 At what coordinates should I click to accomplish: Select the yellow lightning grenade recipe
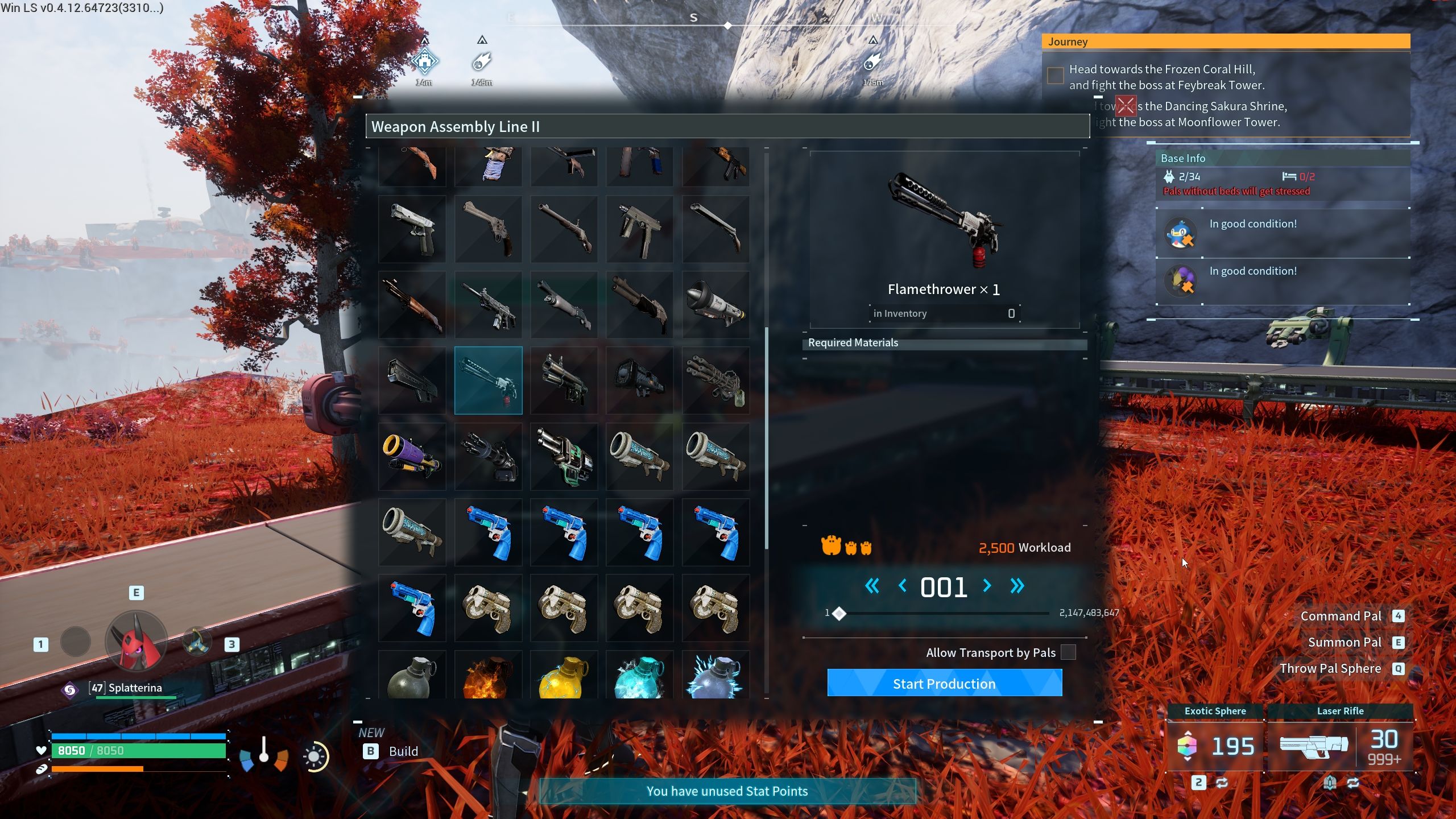click(564, 676)
